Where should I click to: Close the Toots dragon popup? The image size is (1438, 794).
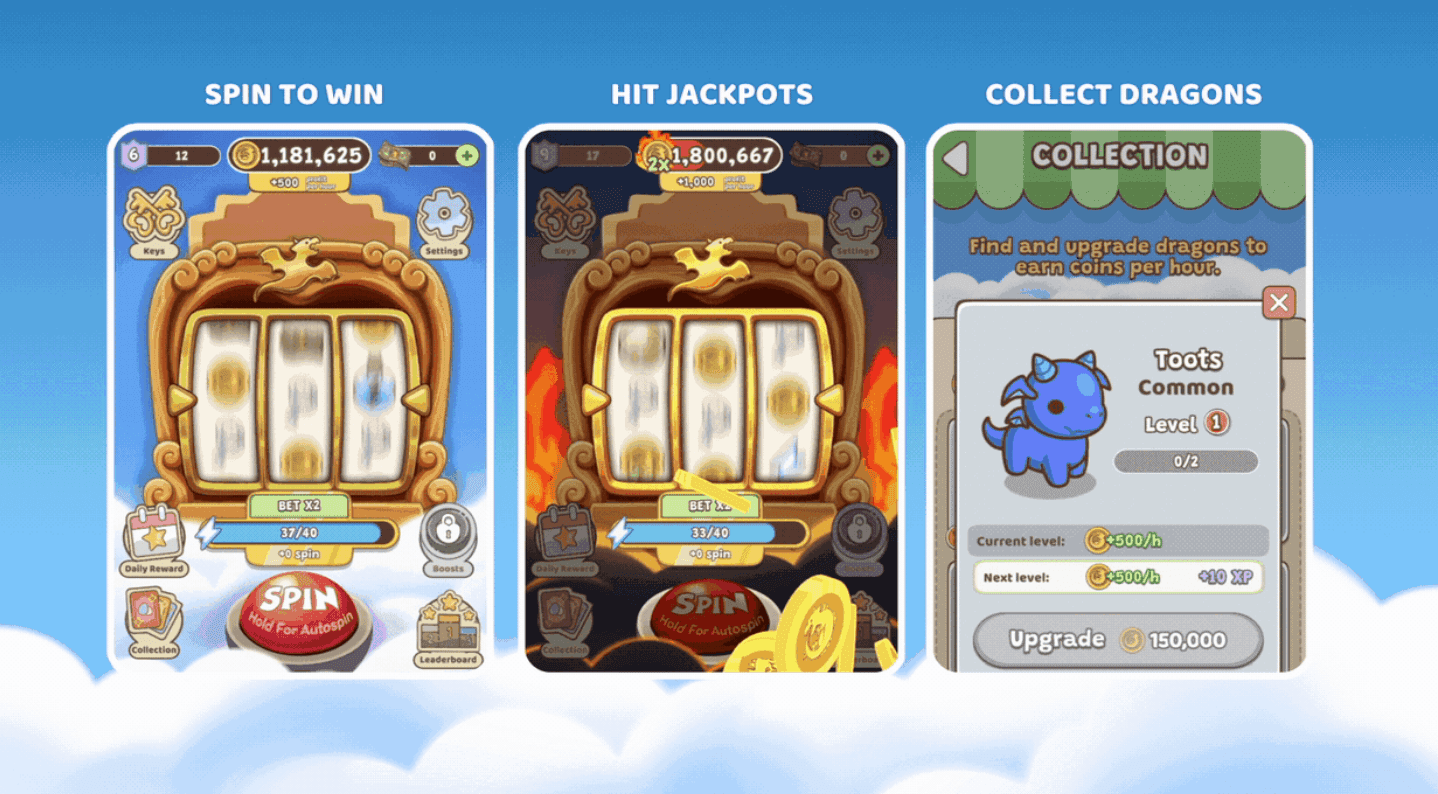pos(1278,304)
